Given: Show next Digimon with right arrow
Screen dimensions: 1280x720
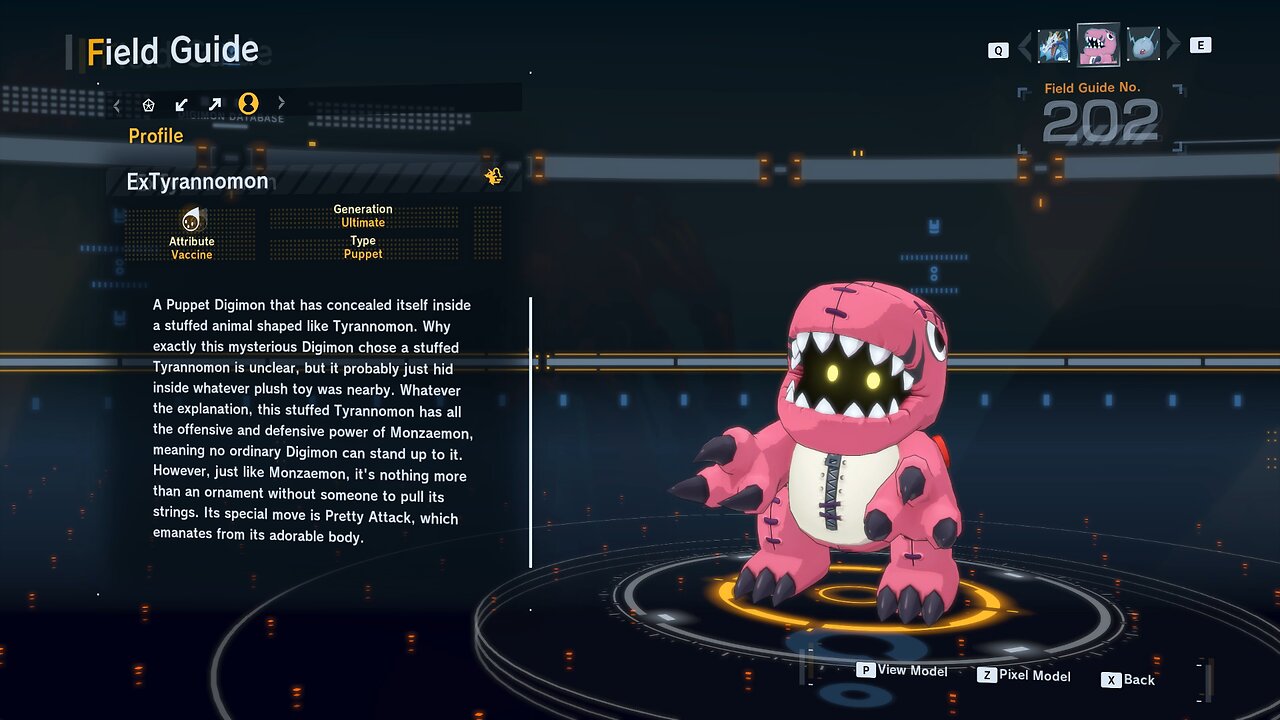Looking at the screenshot, I should coord(1174,45).
